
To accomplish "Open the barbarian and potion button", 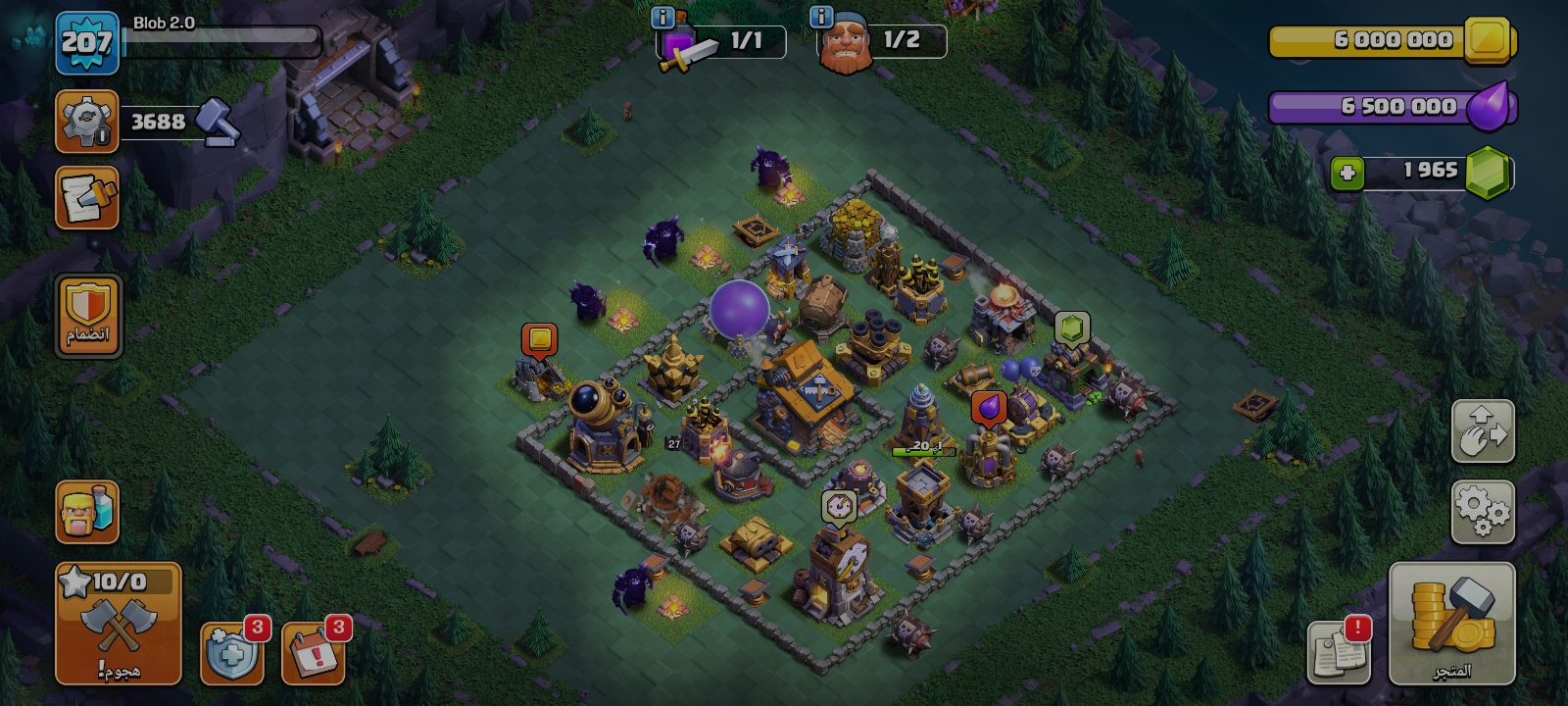I will (87, 512).
